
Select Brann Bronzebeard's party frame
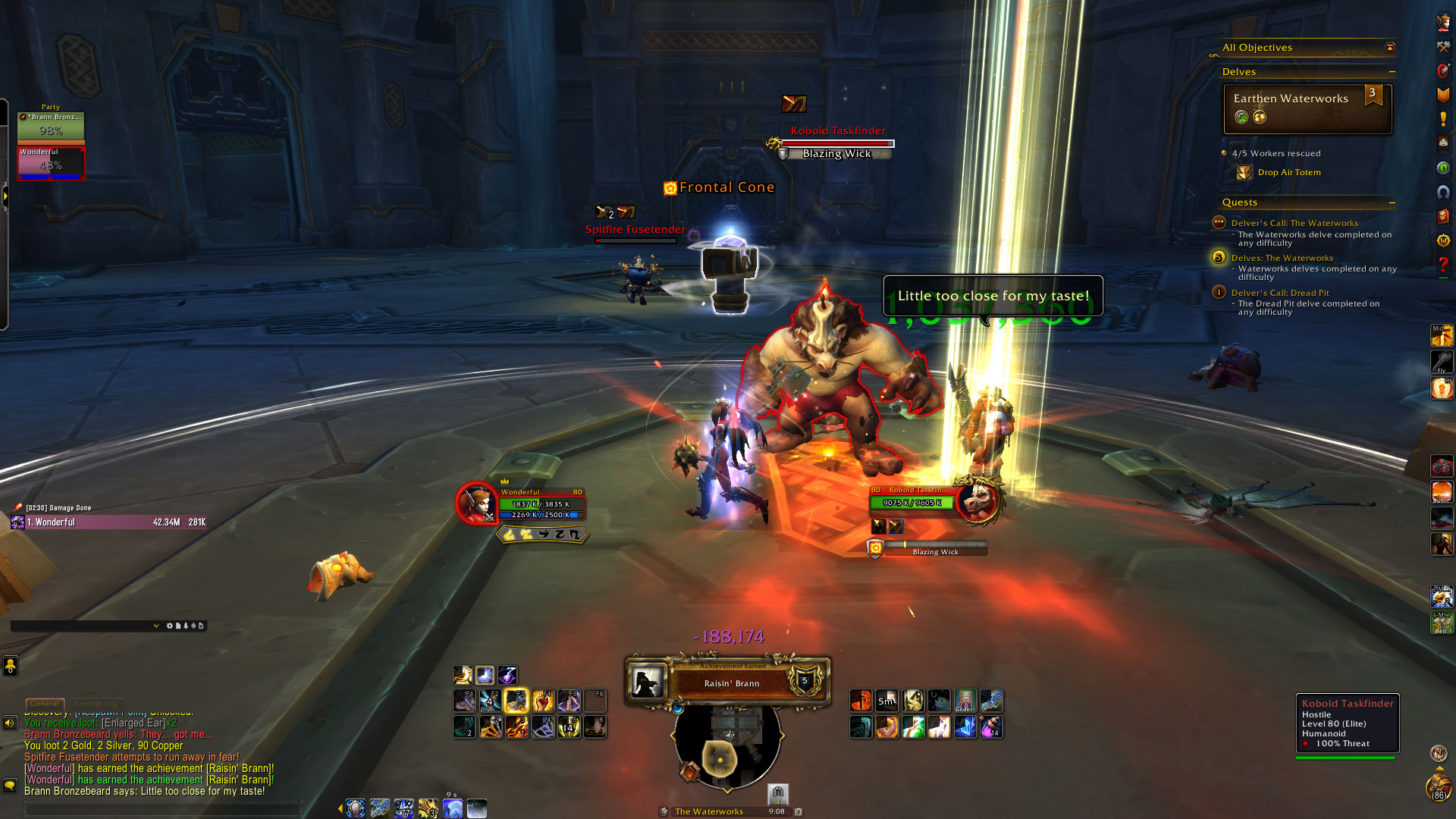pos(51,126)
